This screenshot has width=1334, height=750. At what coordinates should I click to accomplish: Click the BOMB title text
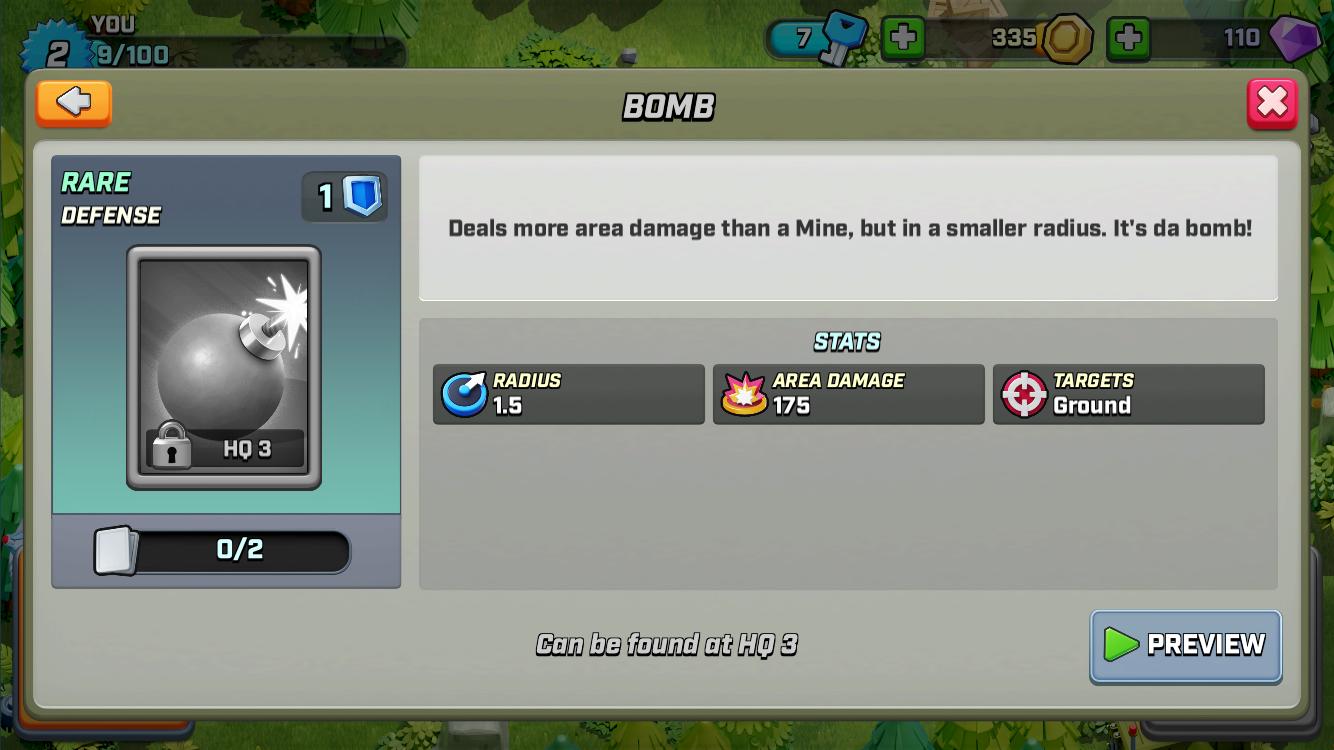(x=670, y=106)
